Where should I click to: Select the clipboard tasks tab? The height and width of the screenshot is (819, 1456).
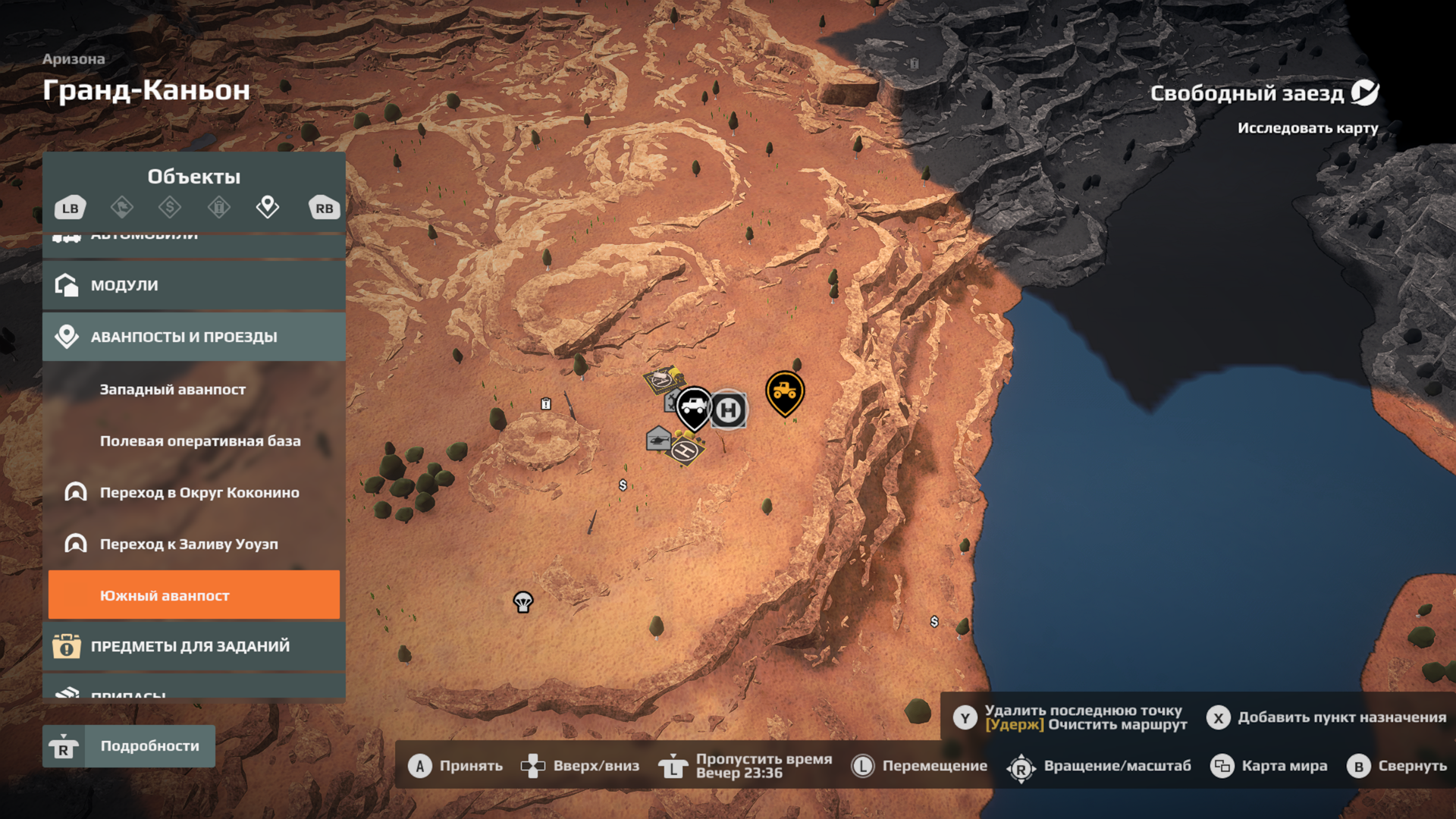pos(218,207)
